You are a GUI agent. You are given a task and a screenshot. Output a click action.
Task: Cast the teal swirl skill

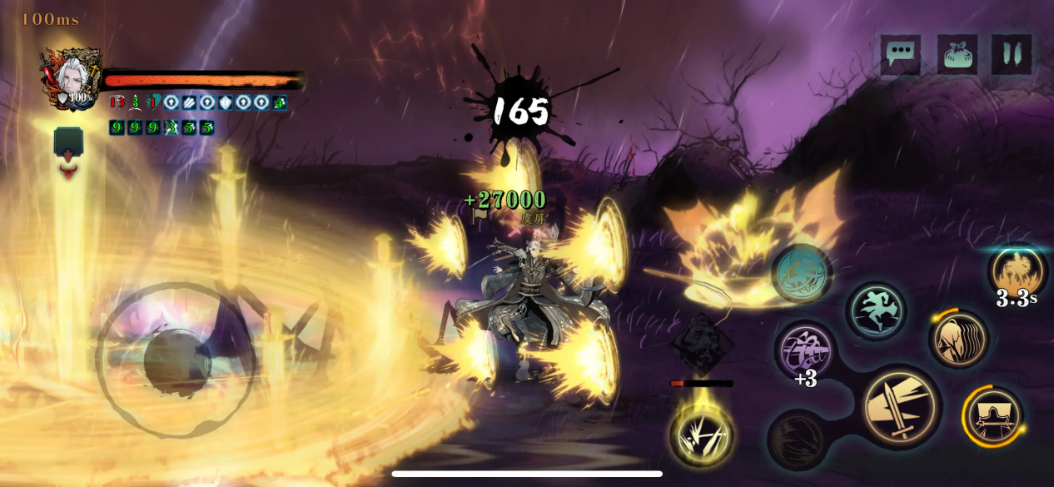[x=801, y=274]
